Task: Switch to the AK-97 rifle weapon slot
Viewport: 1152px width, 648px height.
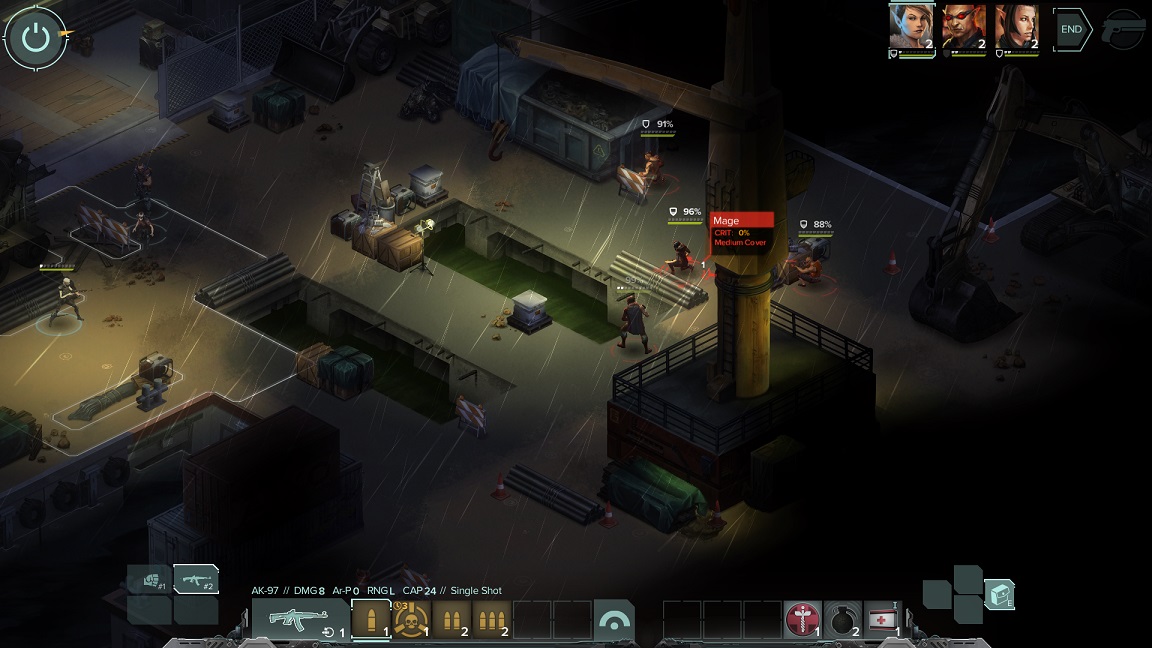Action: click(196, 579)
